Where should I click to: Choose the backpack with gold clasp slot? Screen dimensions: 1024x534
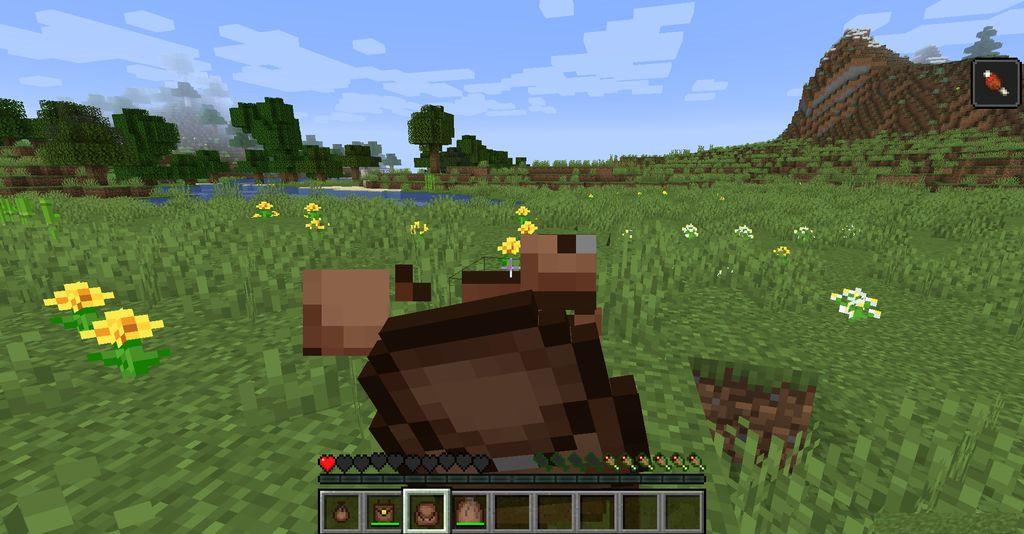tap(382, 511)
